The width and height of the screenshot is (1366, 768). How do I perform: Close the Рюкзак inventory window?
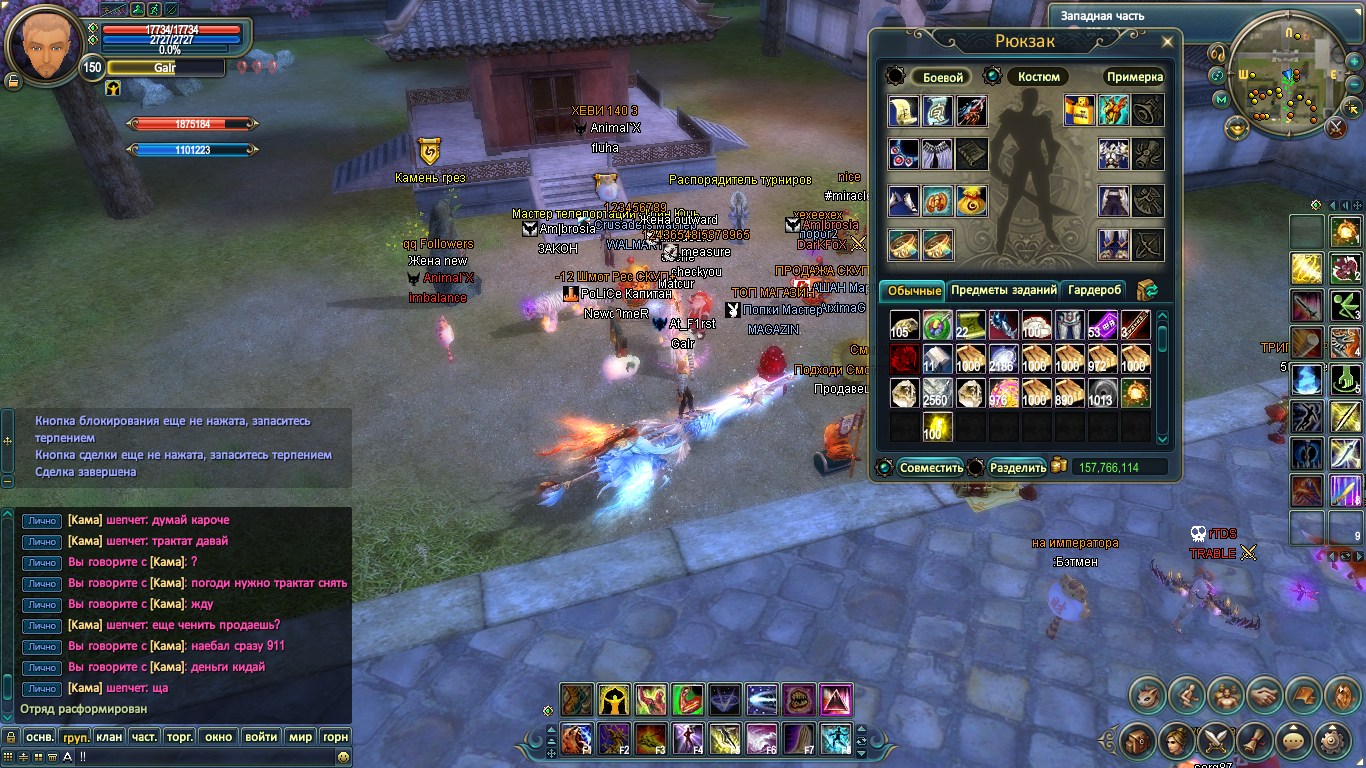pos(1167,42)
